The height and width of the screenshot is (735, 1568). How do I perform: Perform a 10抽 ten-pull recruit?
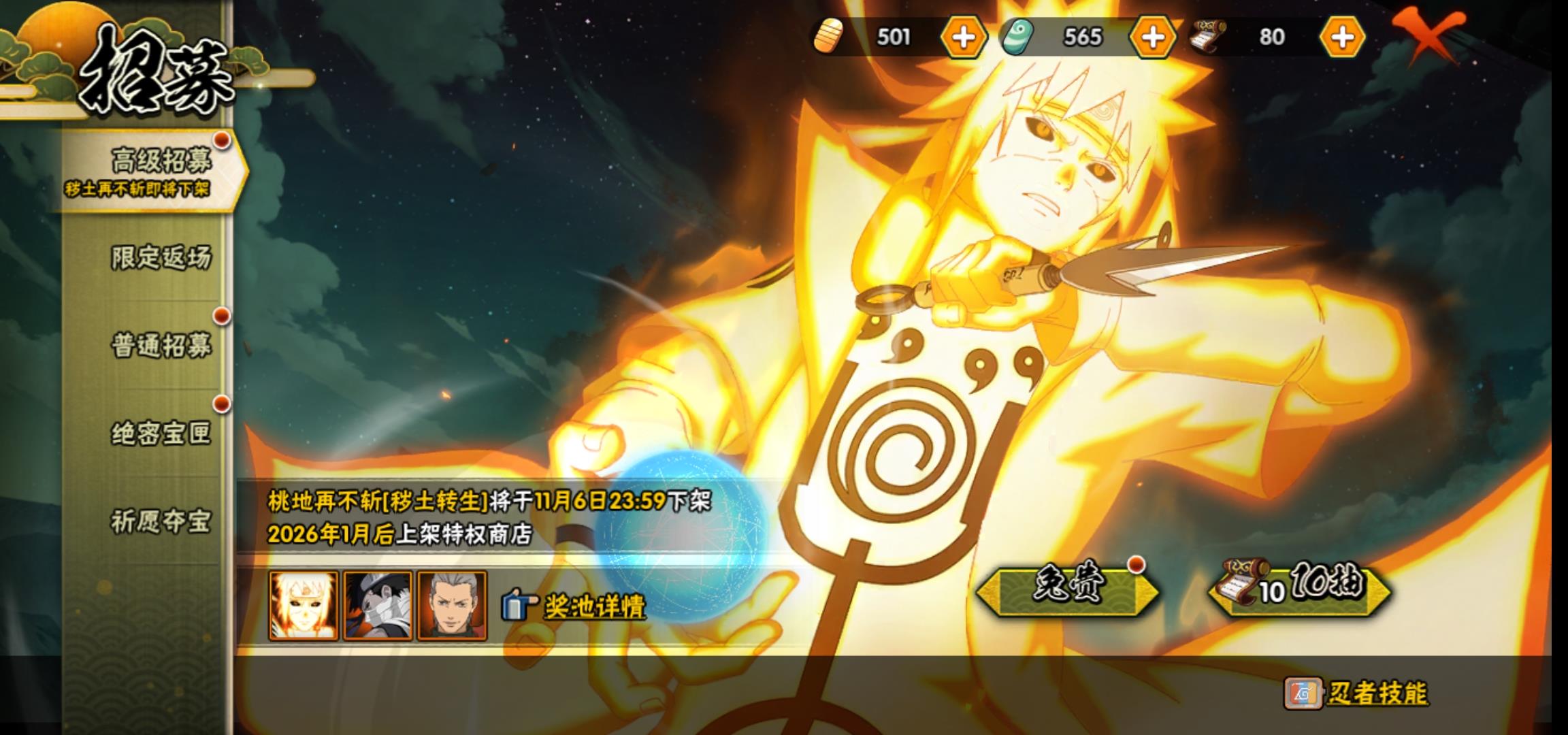[1300, 589]
